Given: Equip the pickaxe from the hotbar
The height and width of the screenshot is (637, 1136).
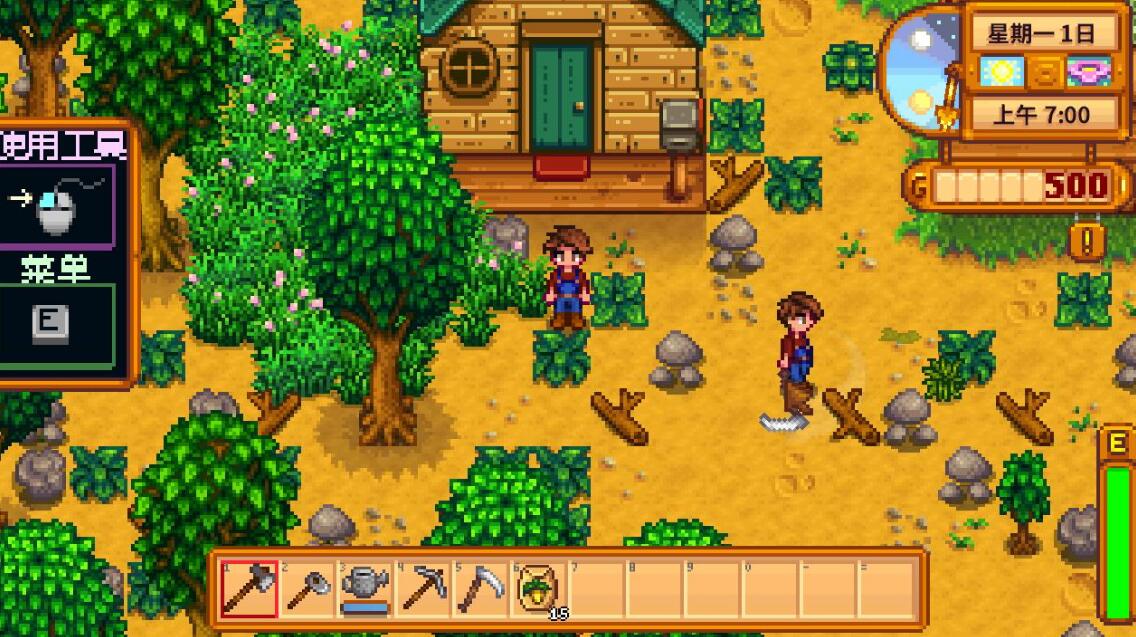Looking at the screenshot, I should (x=423, y=589).
